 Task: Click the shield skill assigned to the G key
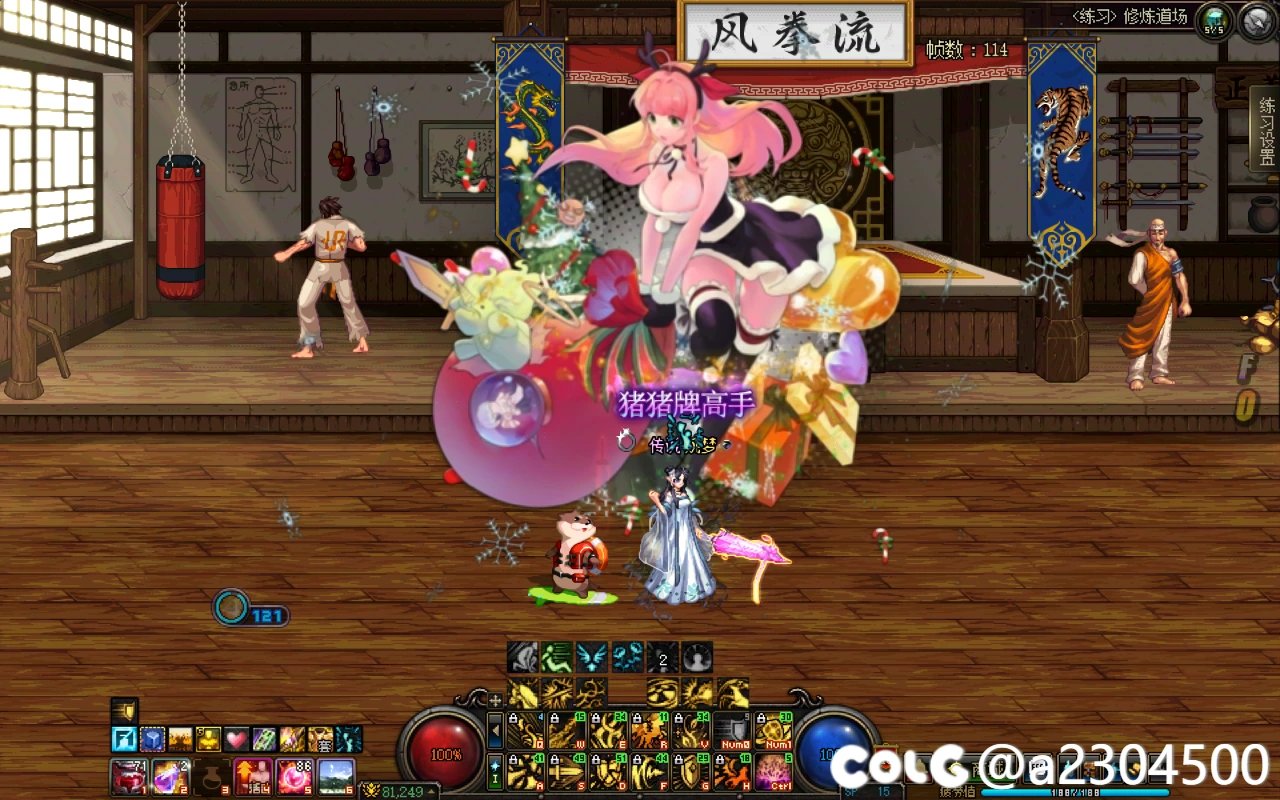[x=690, y=770]
